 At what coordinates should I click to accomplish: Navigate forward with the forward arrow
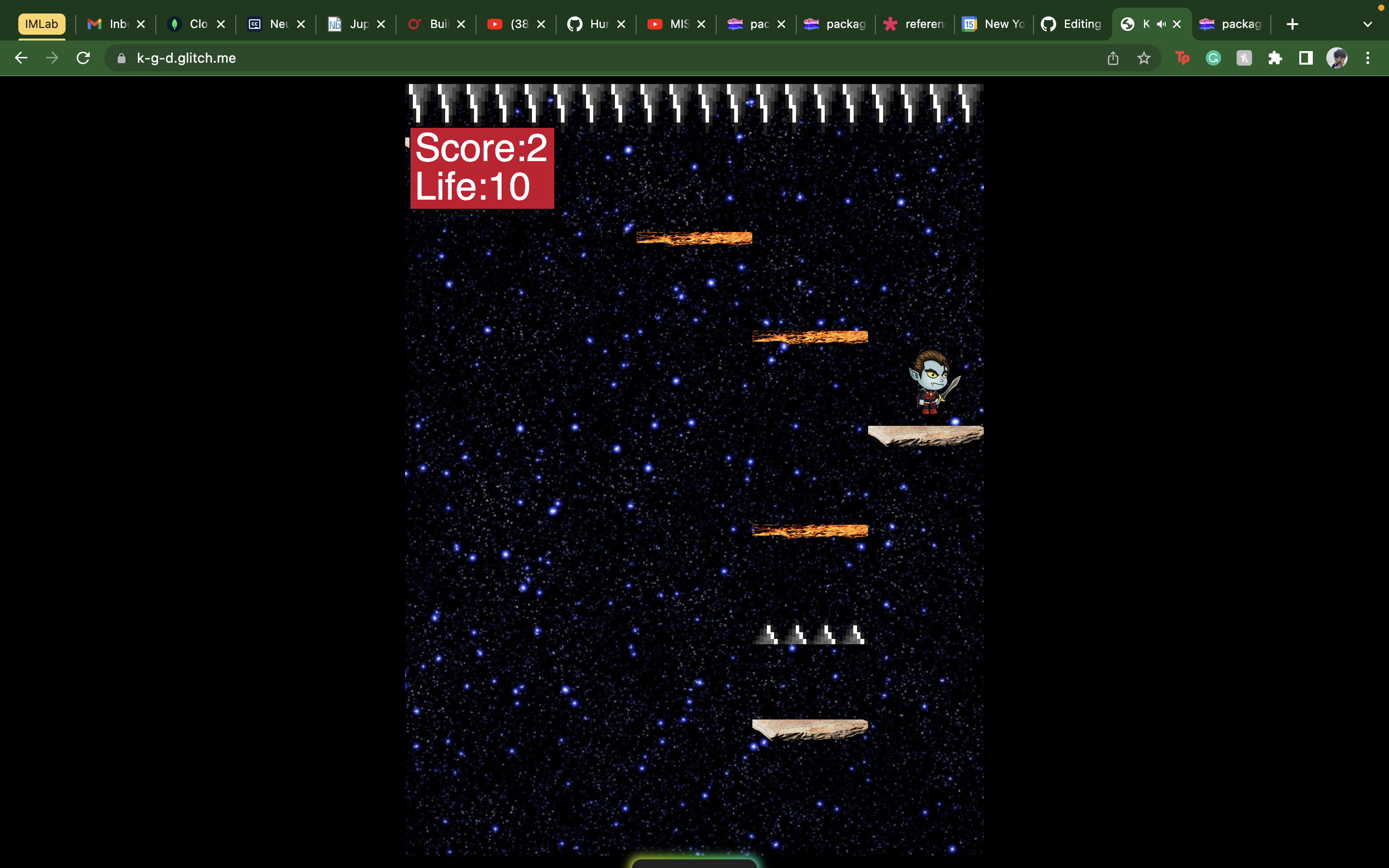click(52, 57)
